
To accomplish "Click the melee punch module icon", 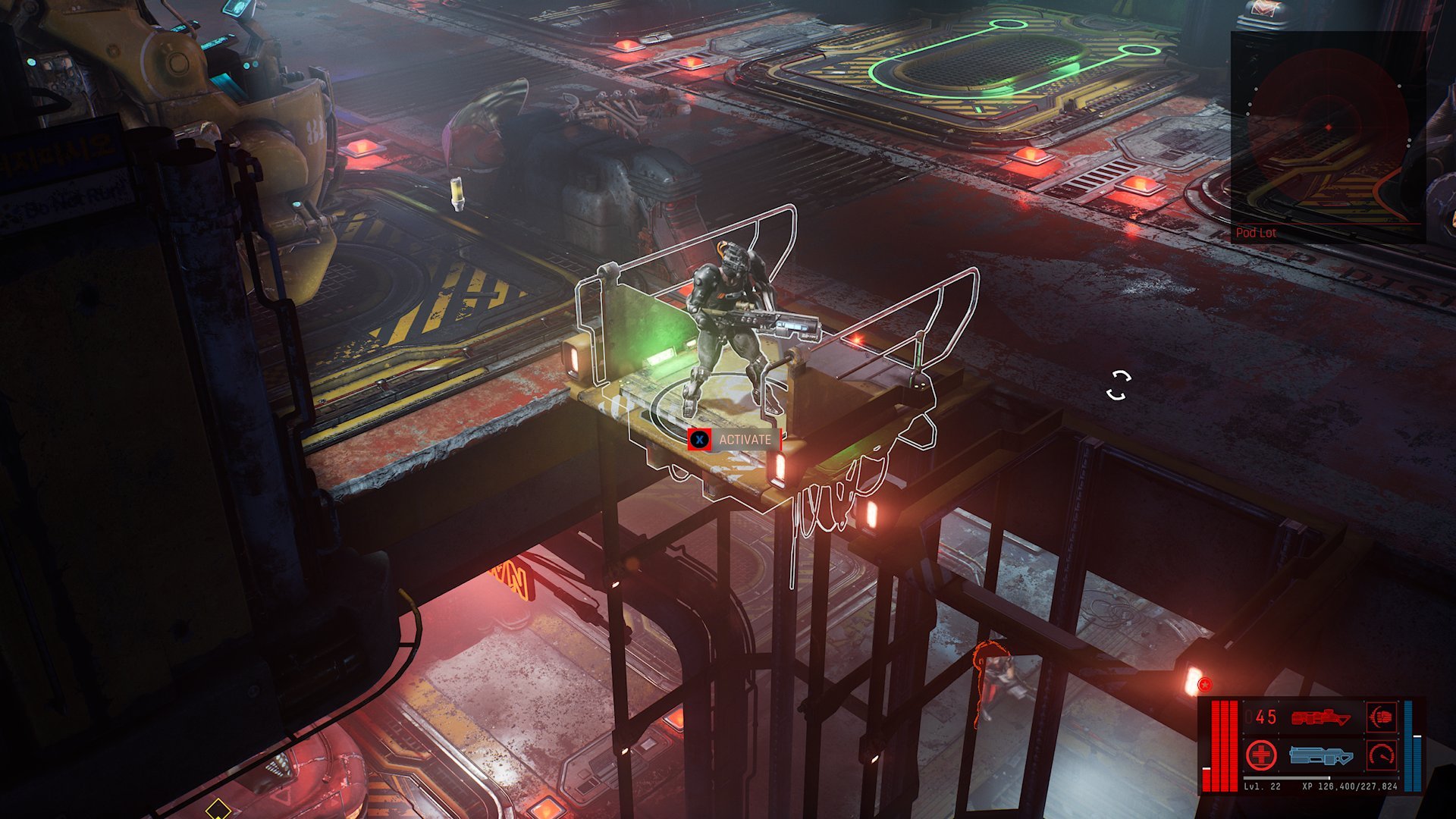I will (1382, 717).
